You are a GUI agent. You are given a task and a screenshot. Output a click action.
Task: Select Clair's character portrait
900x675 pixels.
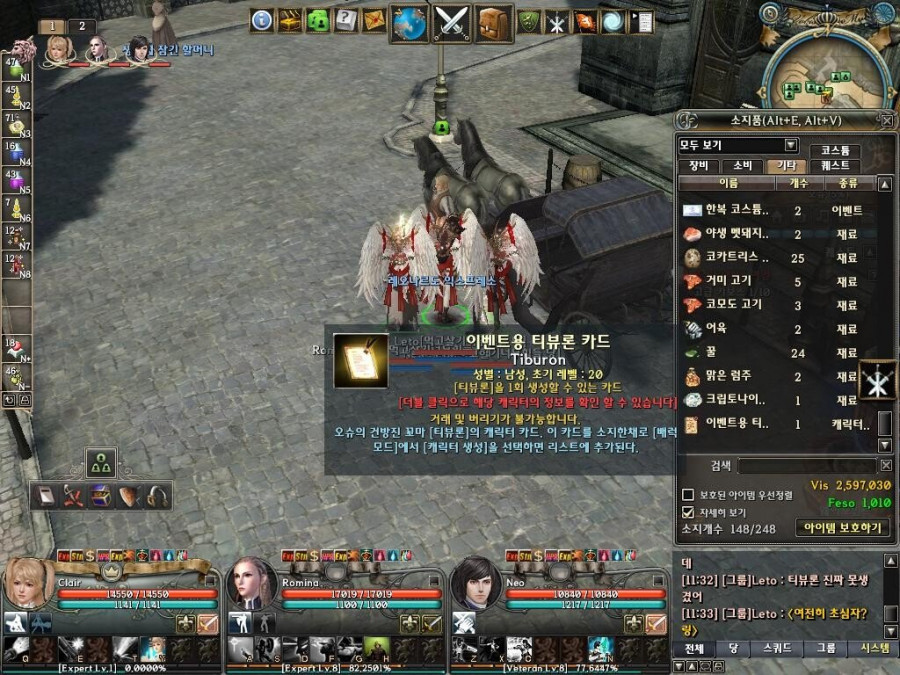(x=28, y=583)
